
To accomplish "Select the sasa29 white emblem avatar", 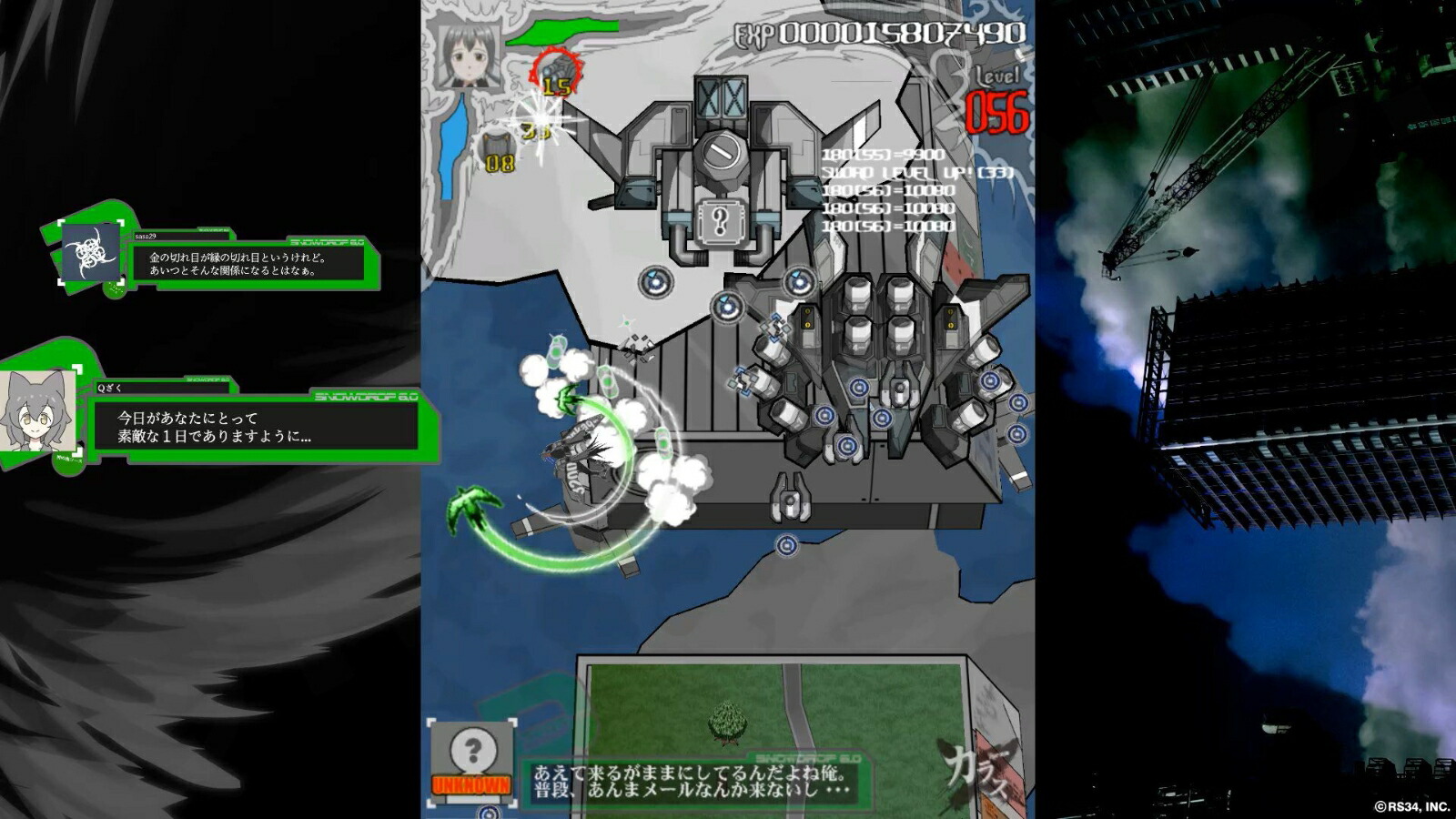I will 90,253.
